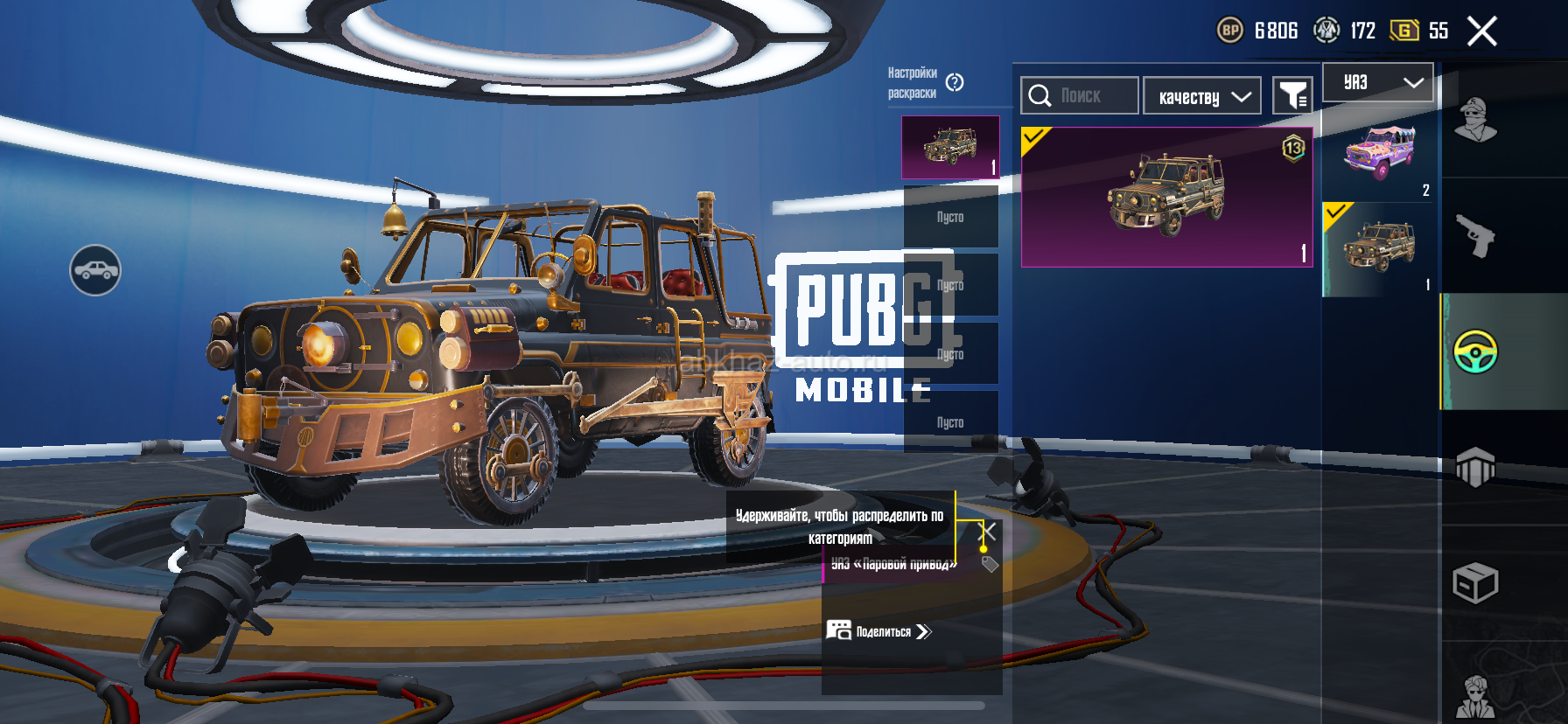Toggle the car view round button
Image resolution: width=1568 pixels, height=724 pixels.
(95, 270)
